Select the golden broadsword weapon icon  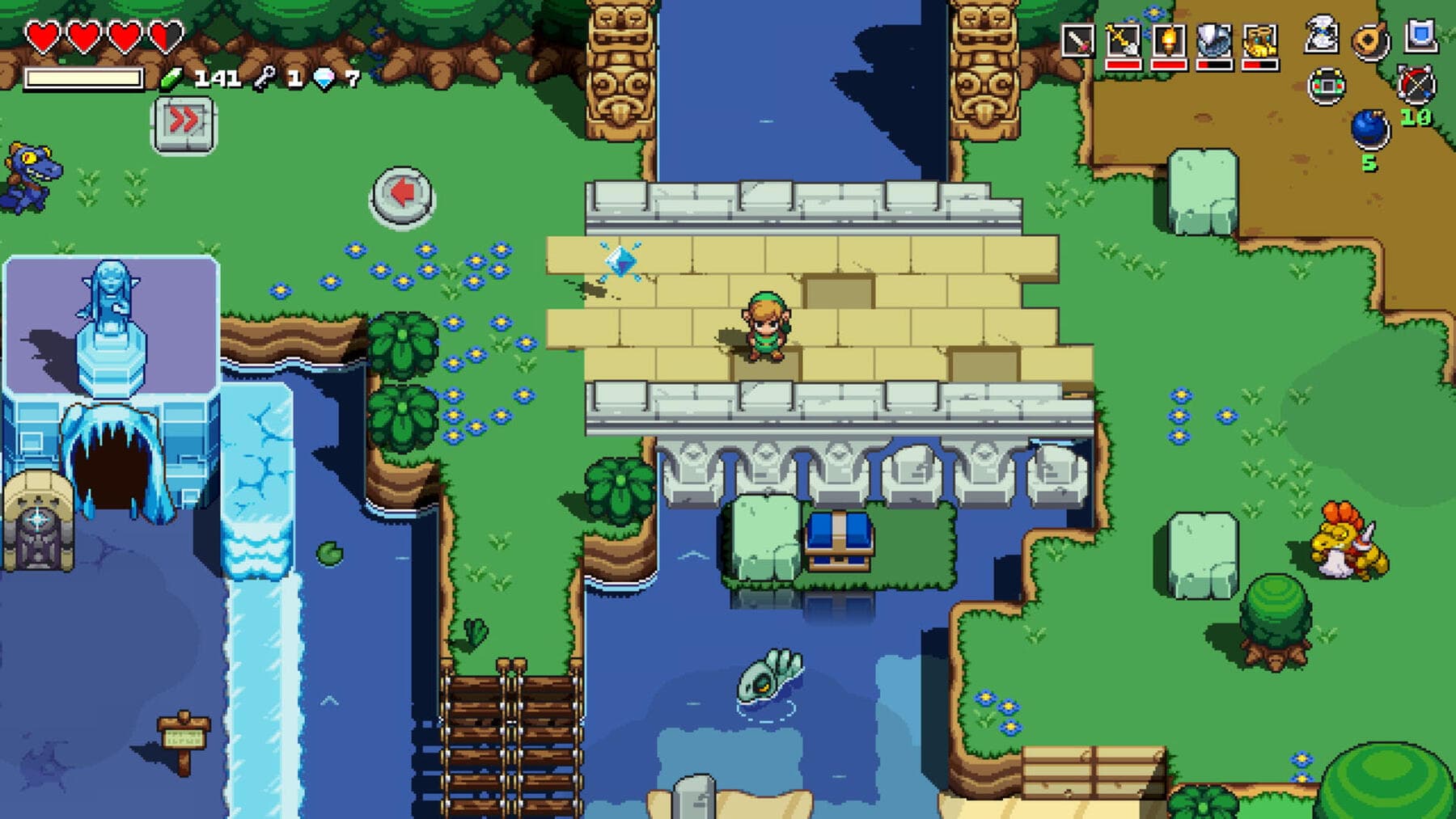(x=1122, y=40)
